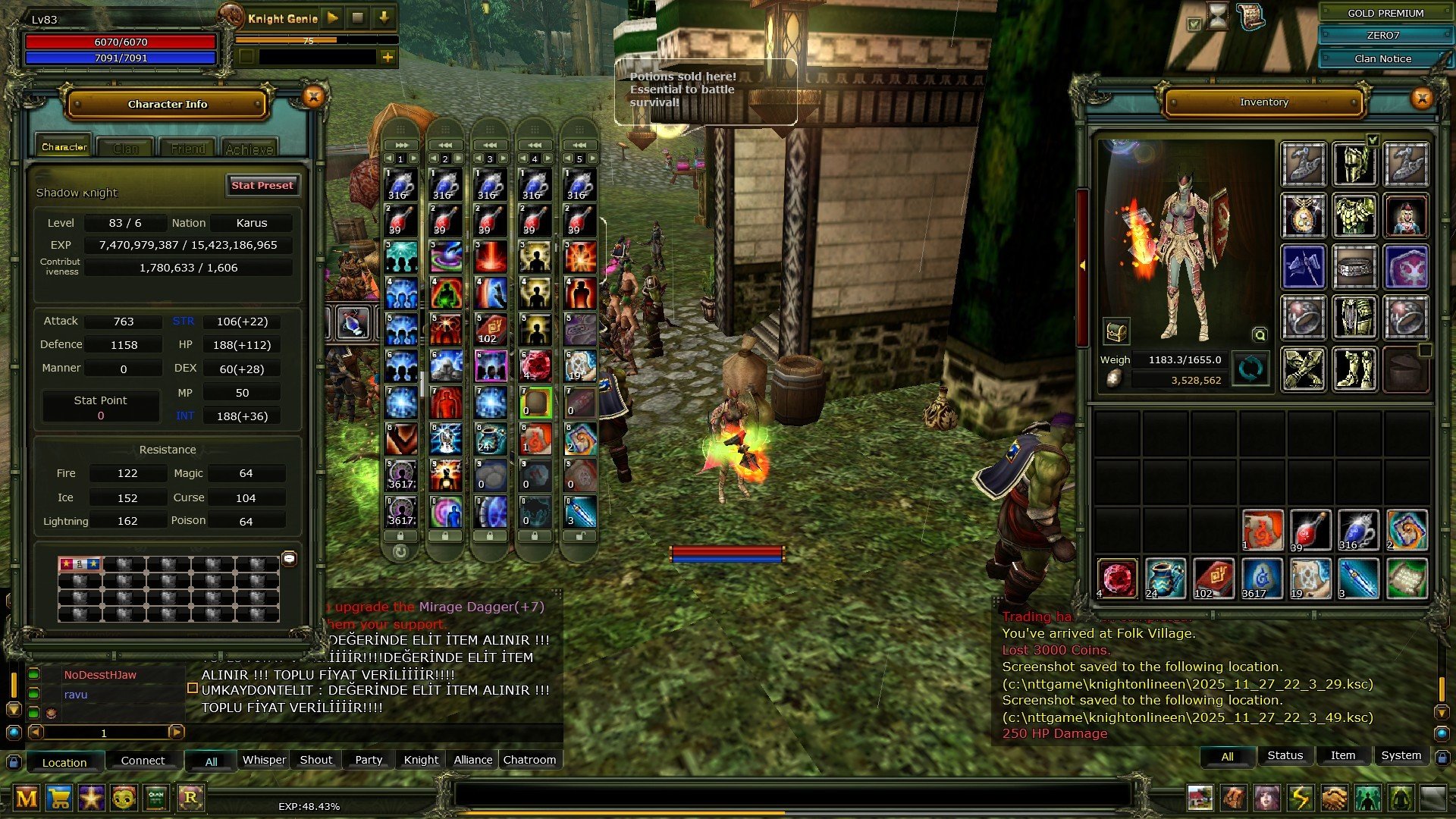Select the shield in the equipment slots
This screenshot has width=1456, height=819.
[1406, 266]
